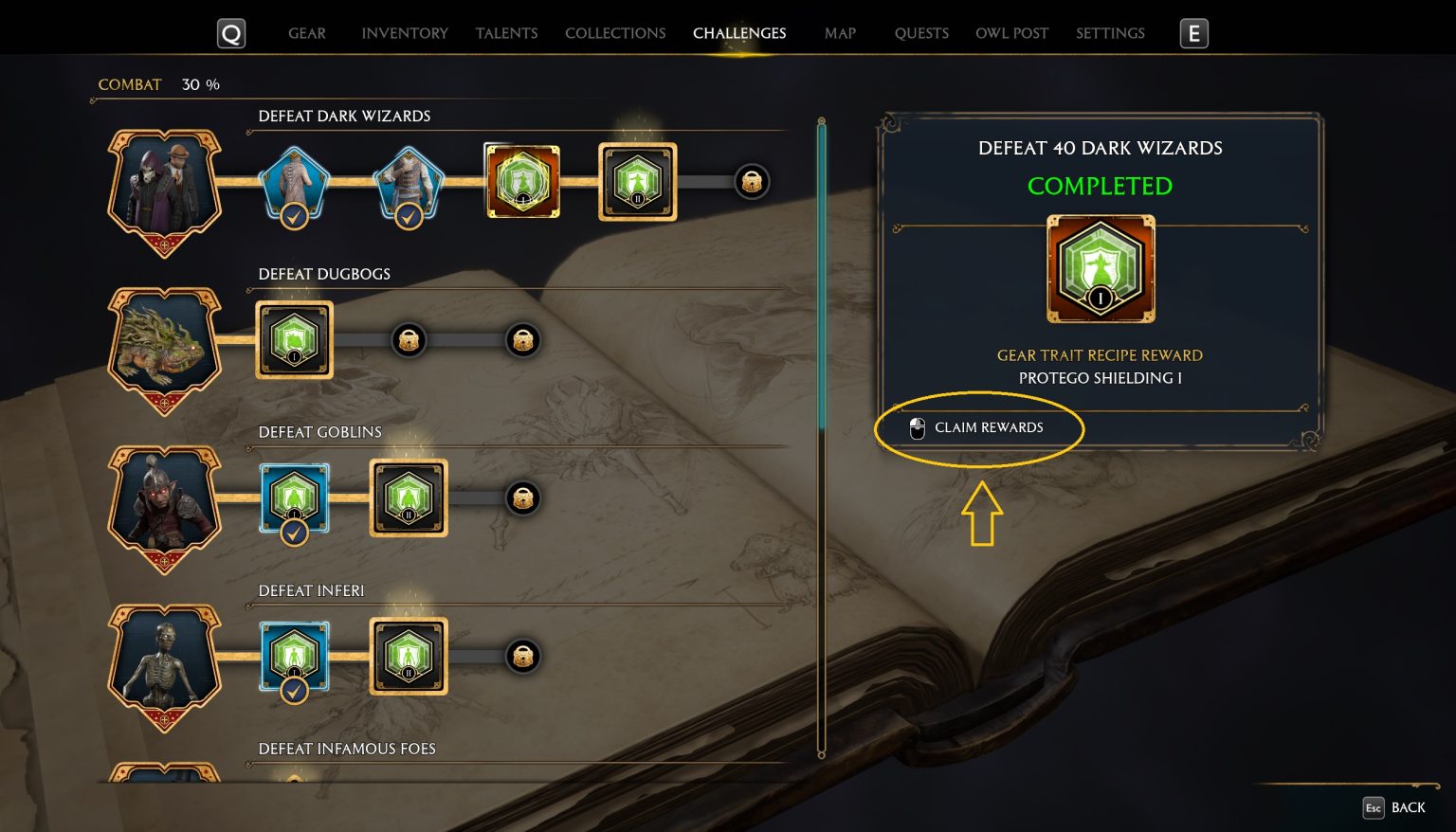Open the Protego Shielding I reward icon
This screenshot has height=832, width=1456.
(x=1100, y=268)
